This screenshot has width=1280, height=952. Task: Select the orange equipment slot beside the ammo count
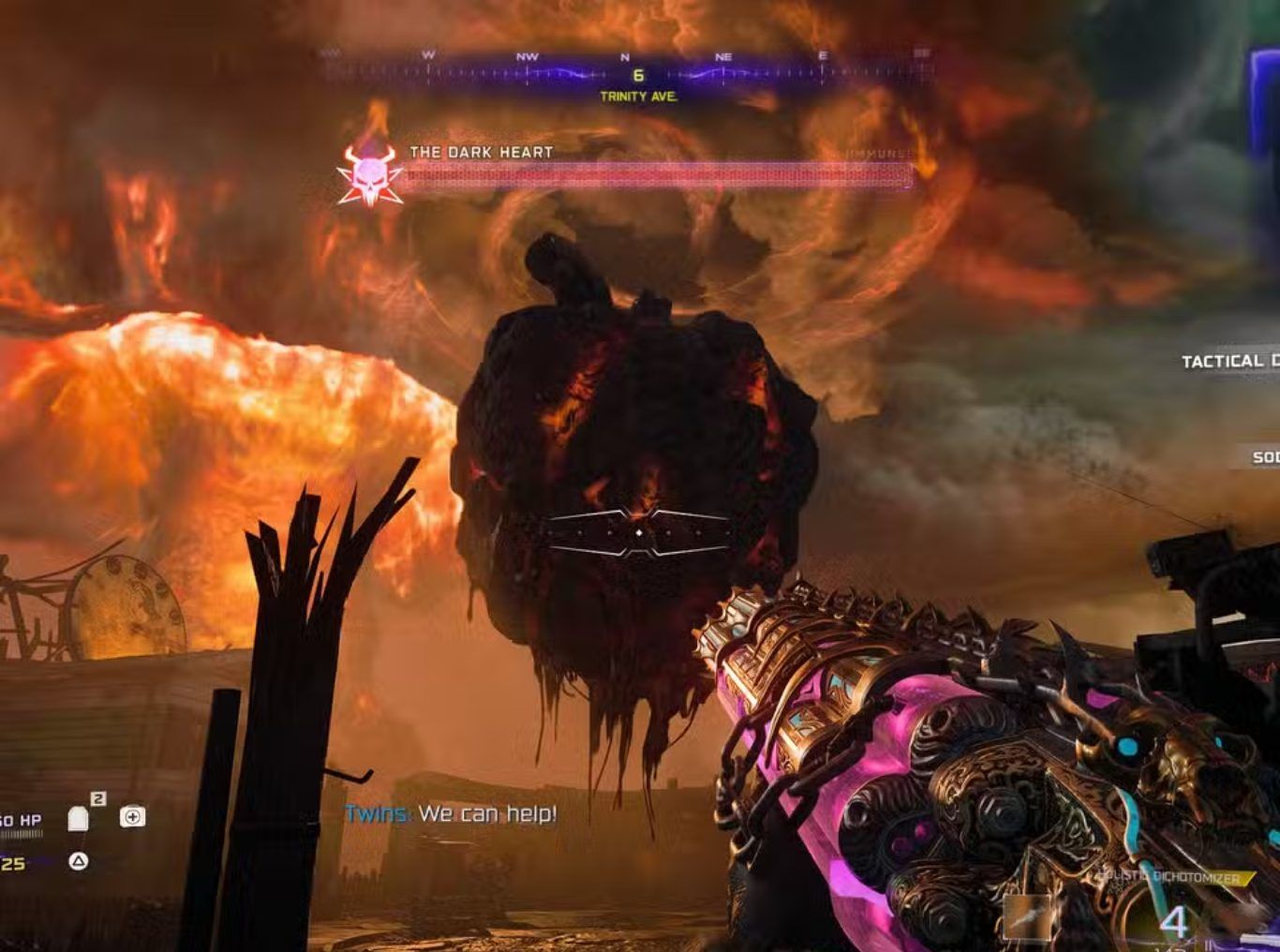pos(1024,917)
